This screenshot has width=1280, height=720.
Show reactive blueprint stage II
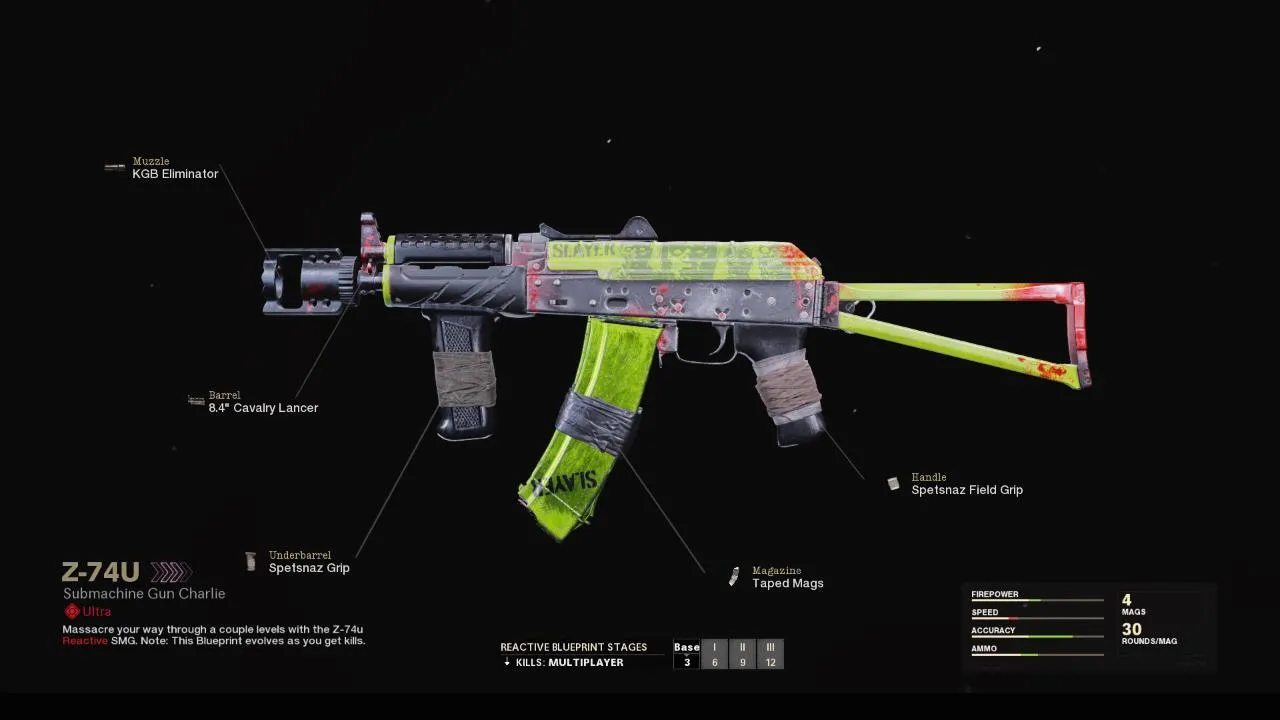click(742, 654)
